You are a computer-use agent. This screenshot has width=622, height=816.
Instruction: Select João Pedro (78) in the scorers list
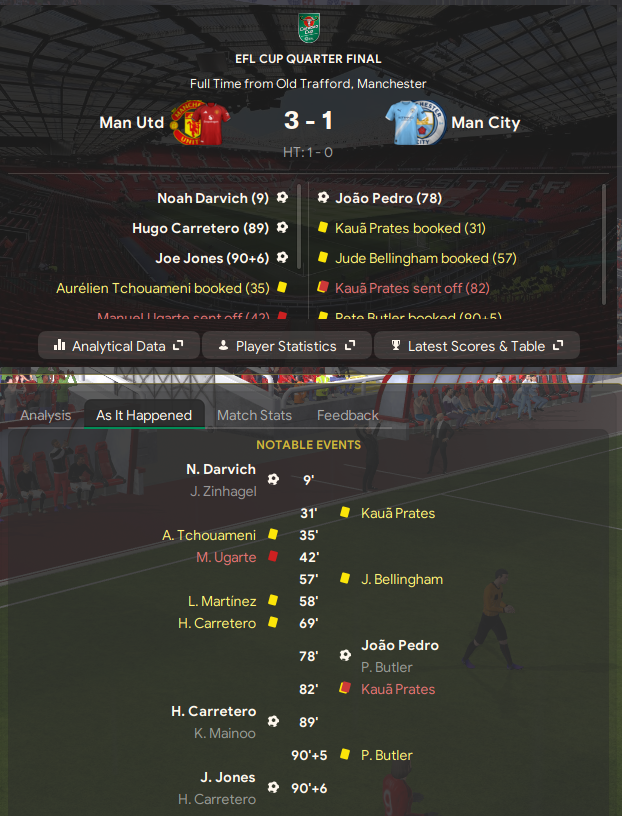coord(389,198)
